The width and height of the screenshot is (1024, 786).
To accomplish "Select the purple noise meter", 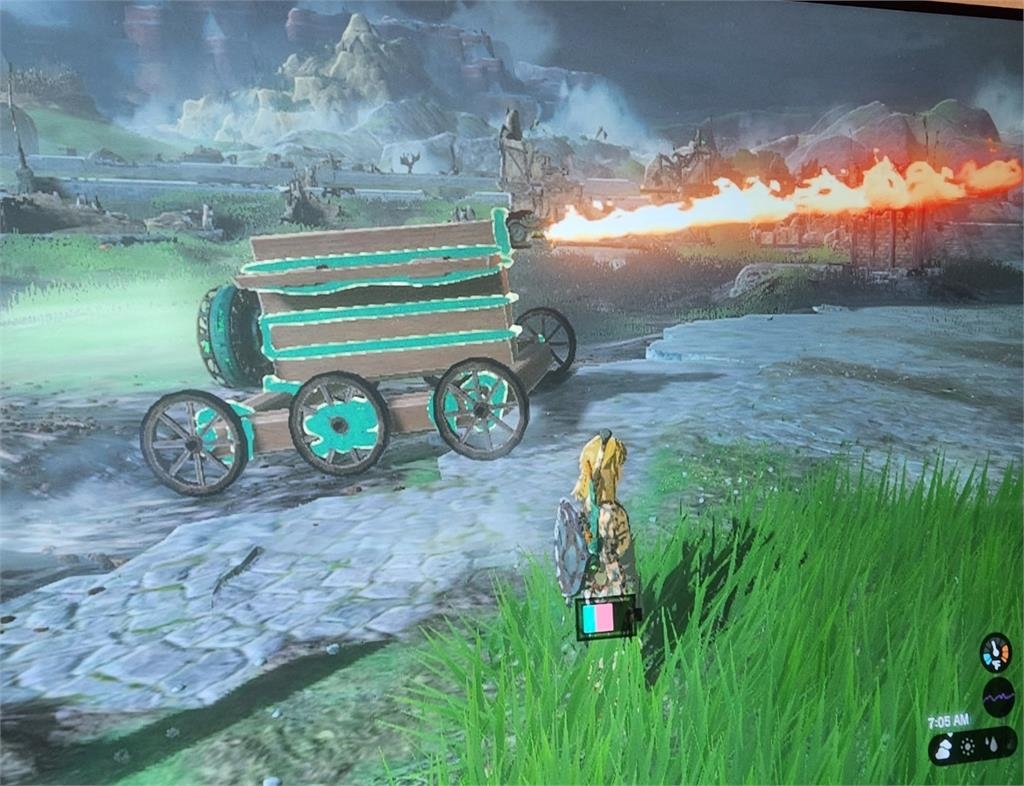I will pos(998,697).
